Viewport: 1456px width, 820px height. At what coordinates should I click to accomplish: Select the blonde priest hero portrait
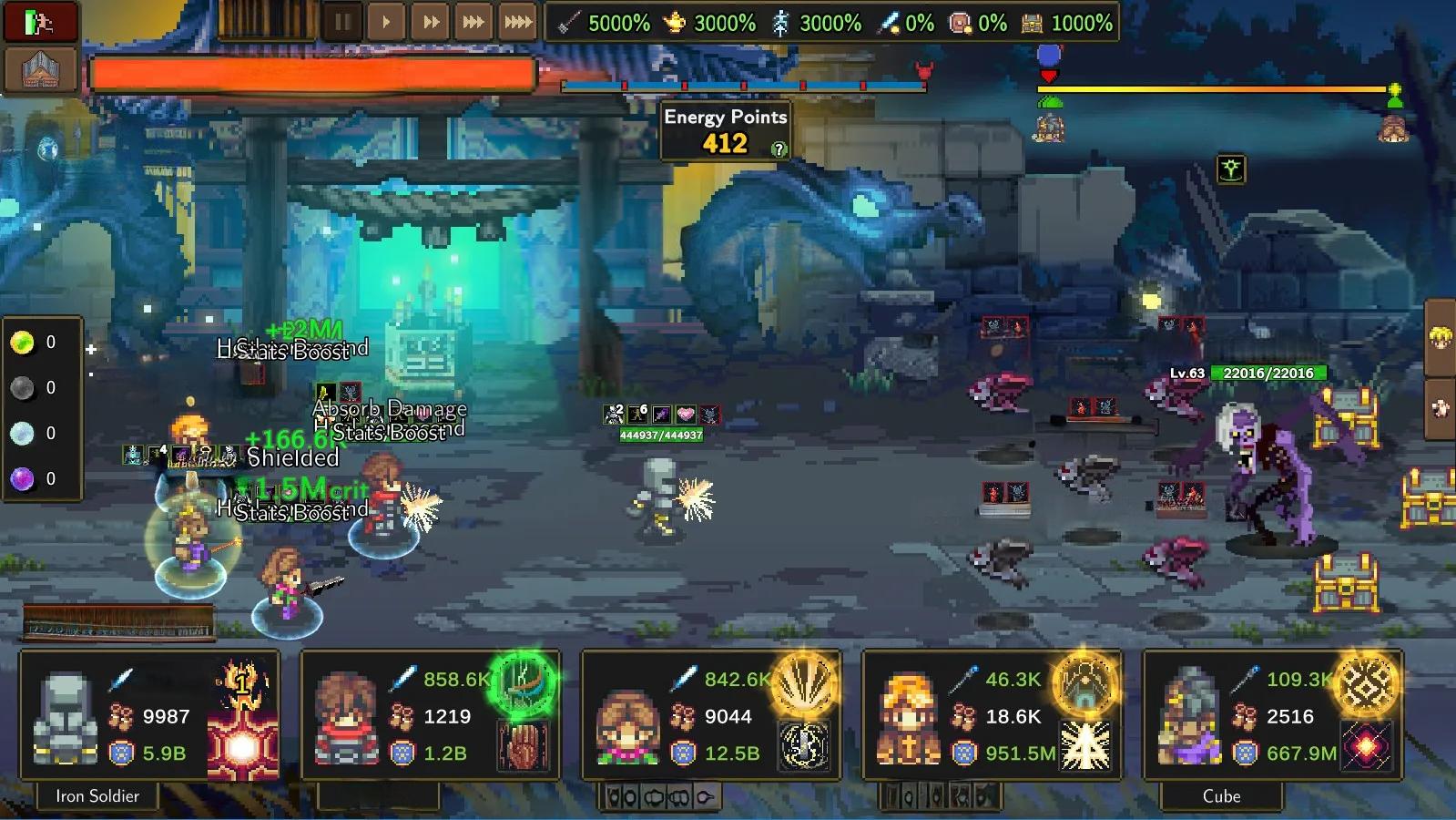[x=908, y=720]
